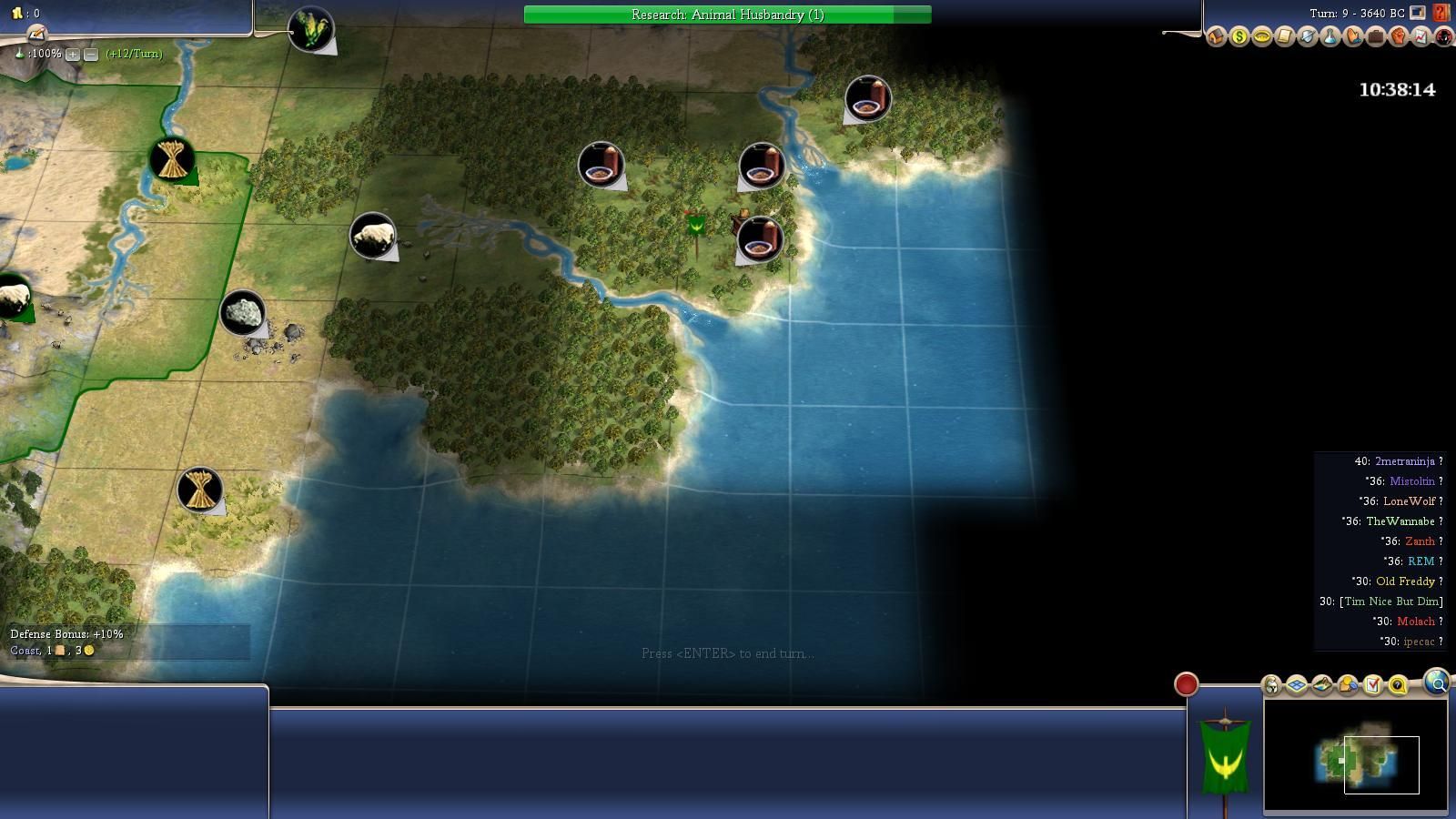This screenshot has width=1456, height=819.
Task: Click the Animal Husbandry research bar
Action: pyautogui.click(x=727, y=15)
